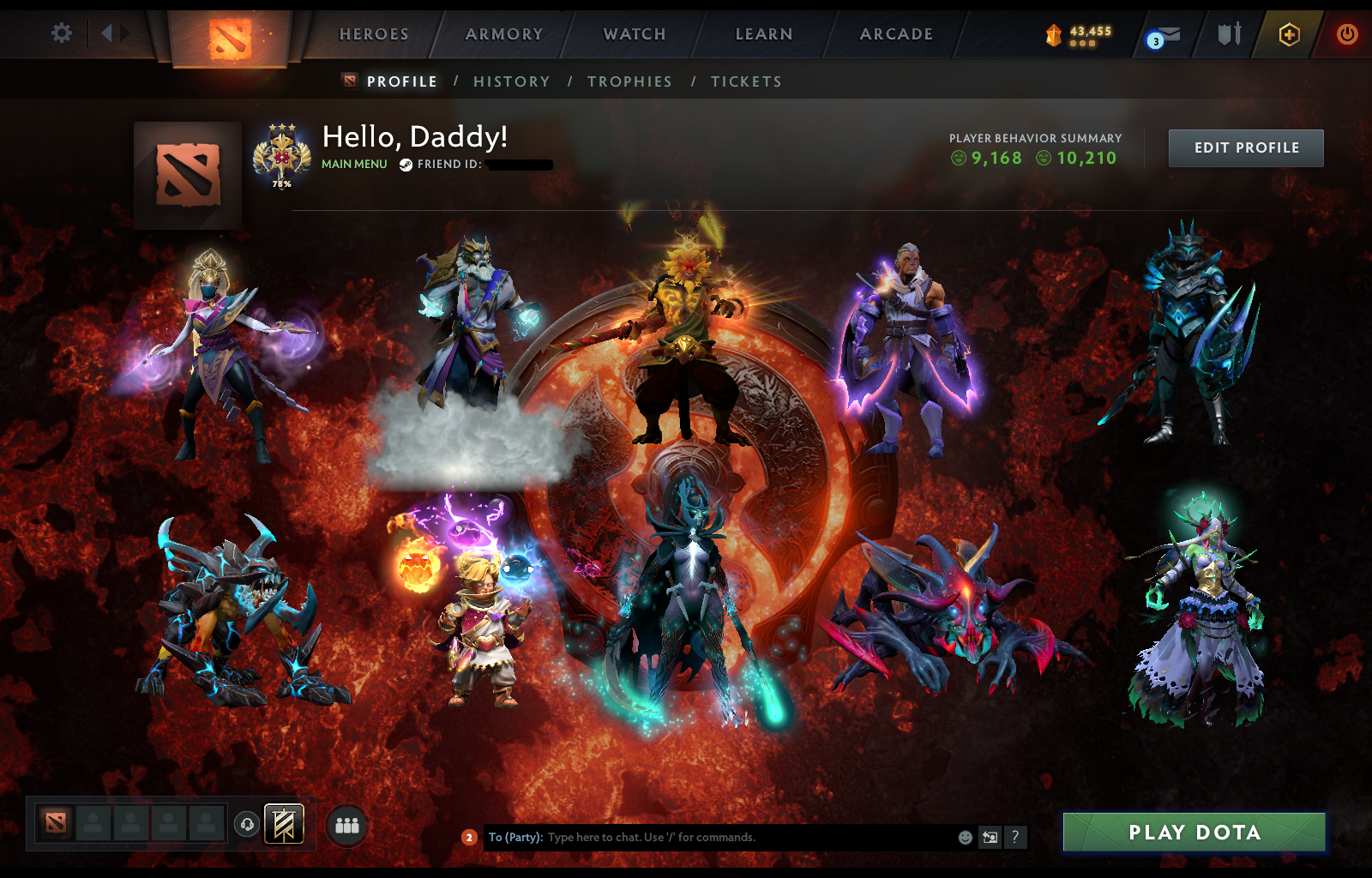Toggle voice chat with the headset icon
This screenshot has width=1372, height=878.
246,824
